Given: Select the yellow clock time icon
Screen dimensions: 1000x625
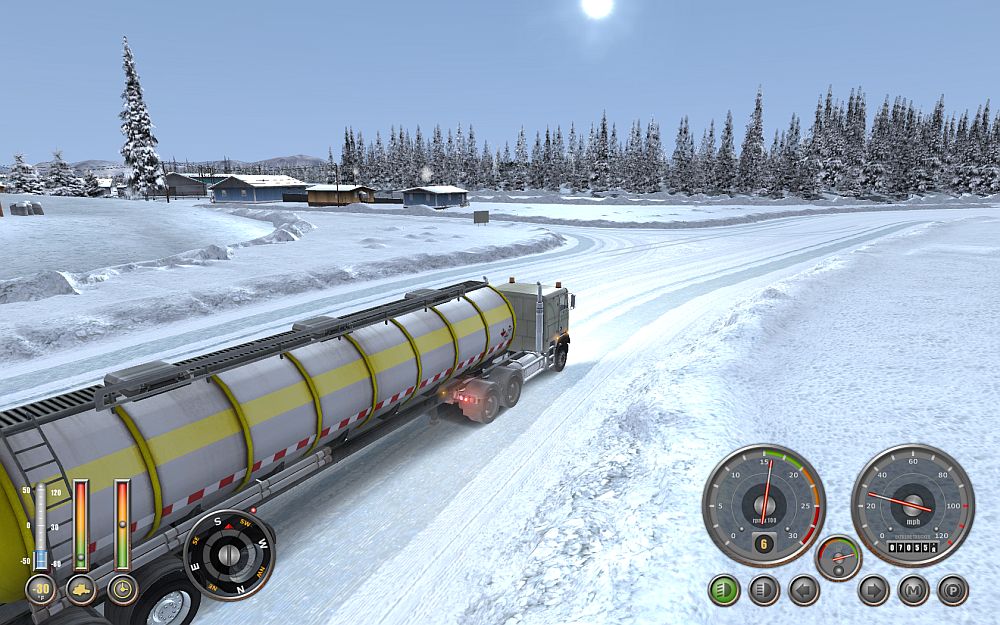Looking at the screenshot, I should pyautogui.click(x=122, y=589).
